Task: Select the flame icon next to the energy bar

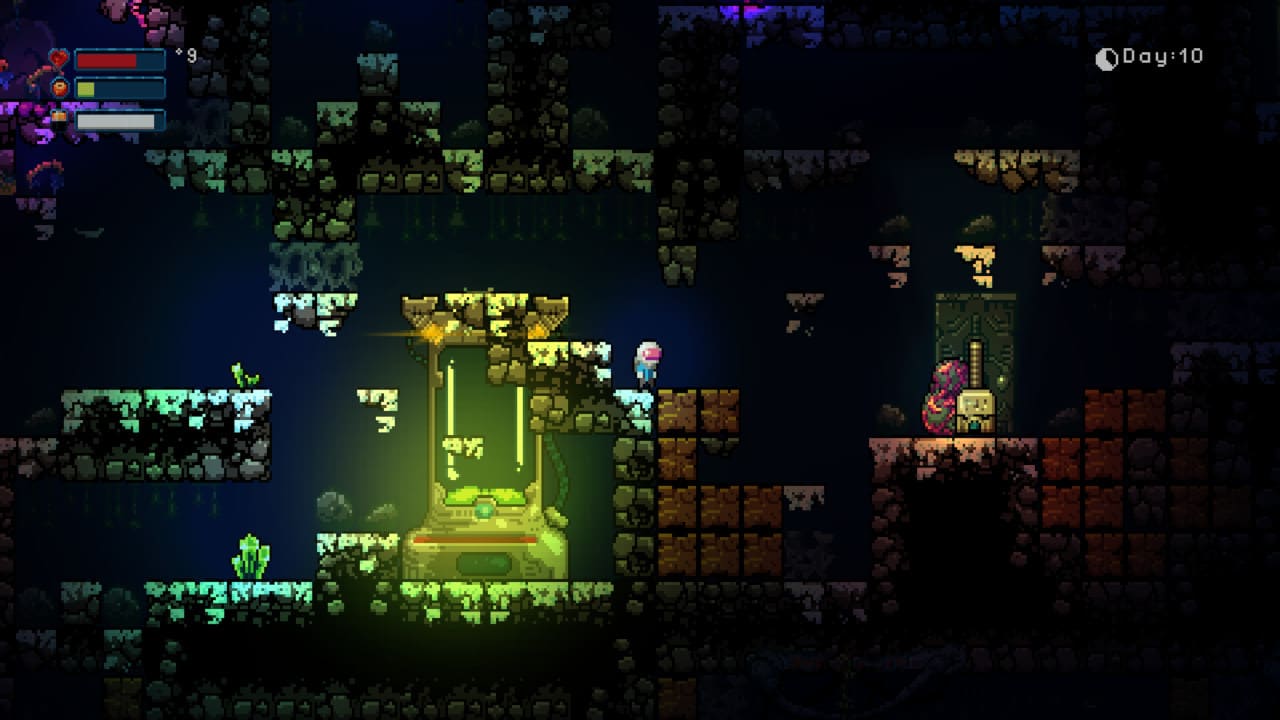Action: (58, 87)
